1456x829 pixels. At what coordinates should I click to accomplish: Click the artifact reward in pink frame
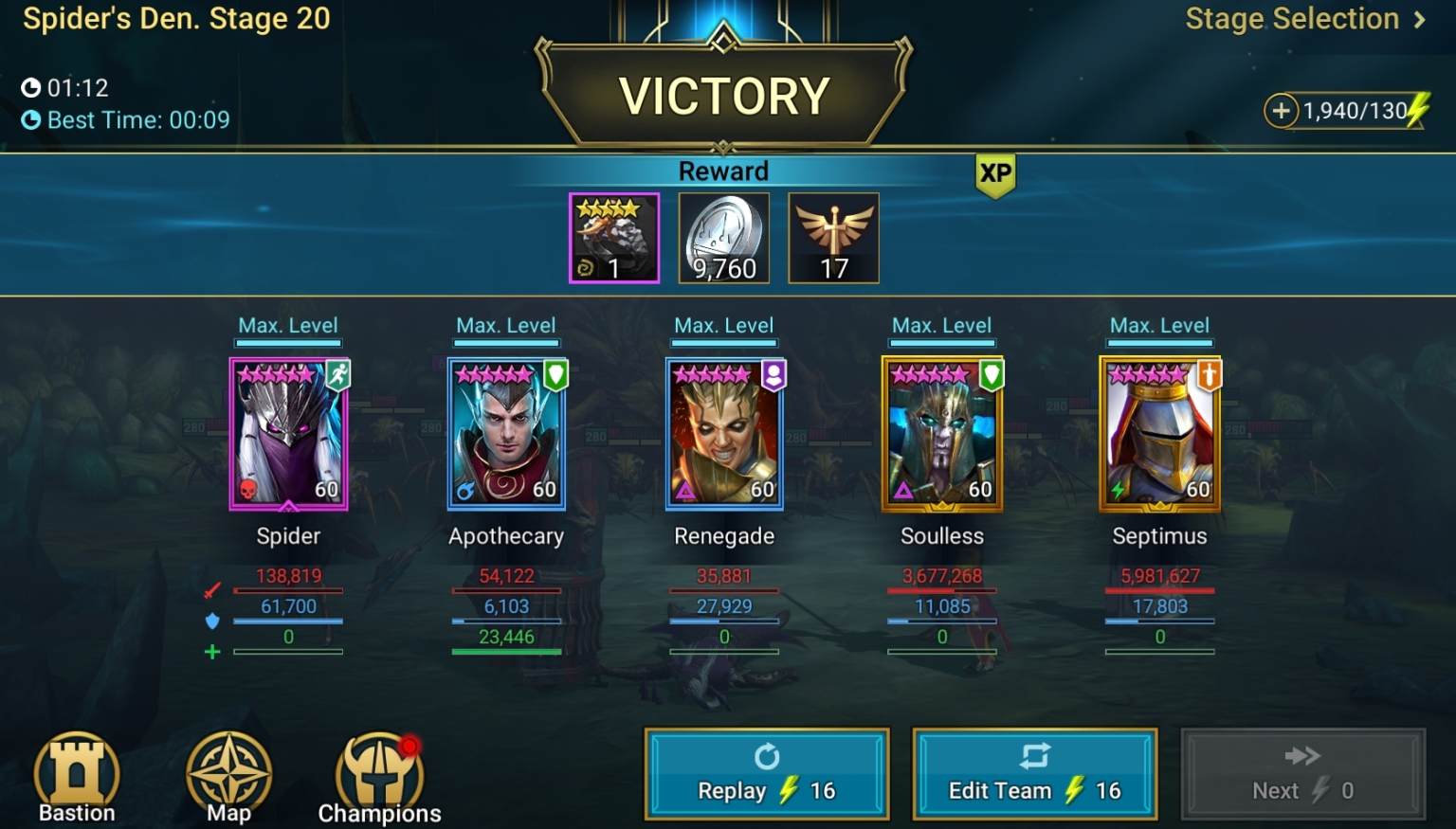pyautogui.click(x=613, y=237)
